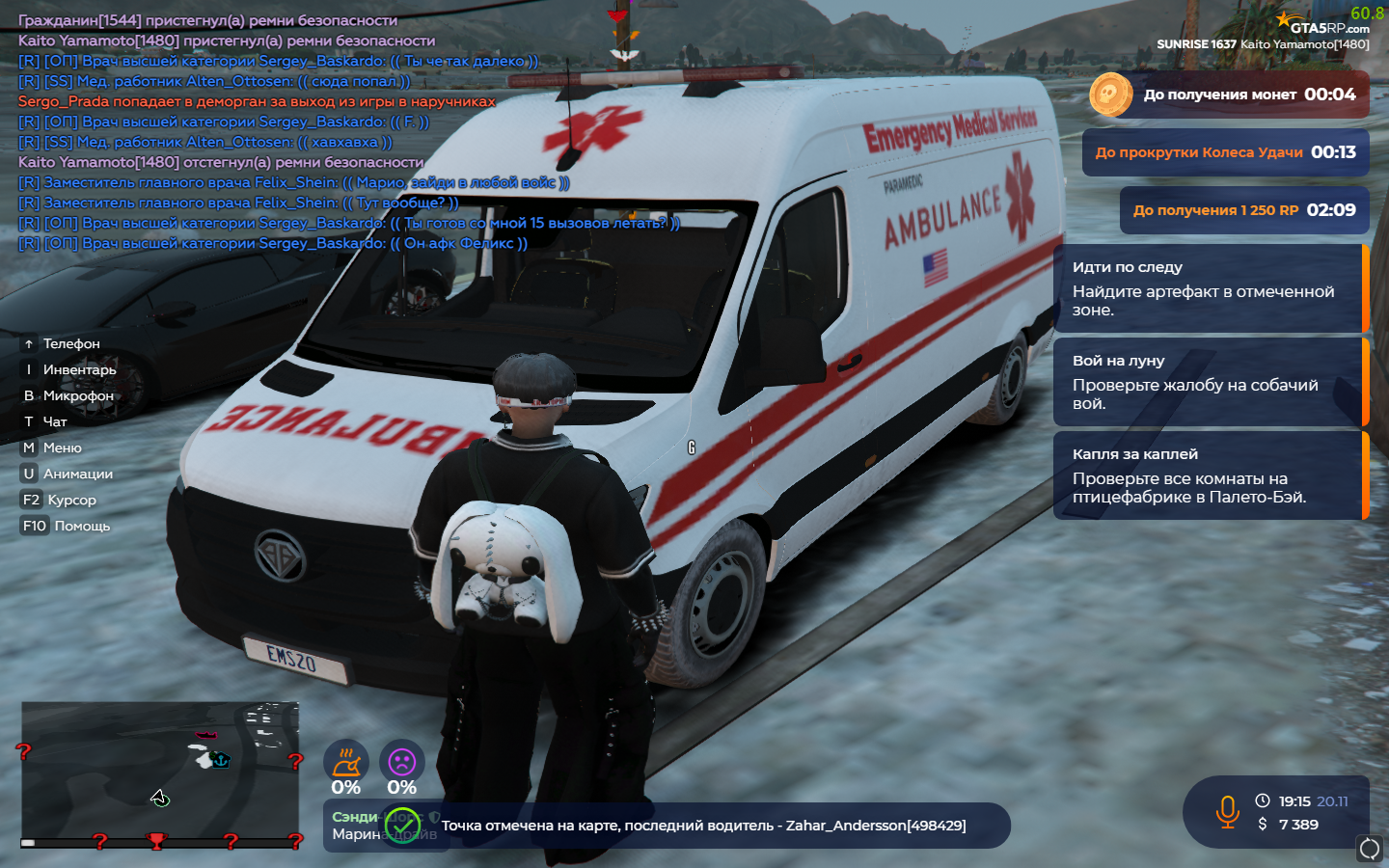Click the hunger status icon
1389x868 pixels.
(346, 762)
